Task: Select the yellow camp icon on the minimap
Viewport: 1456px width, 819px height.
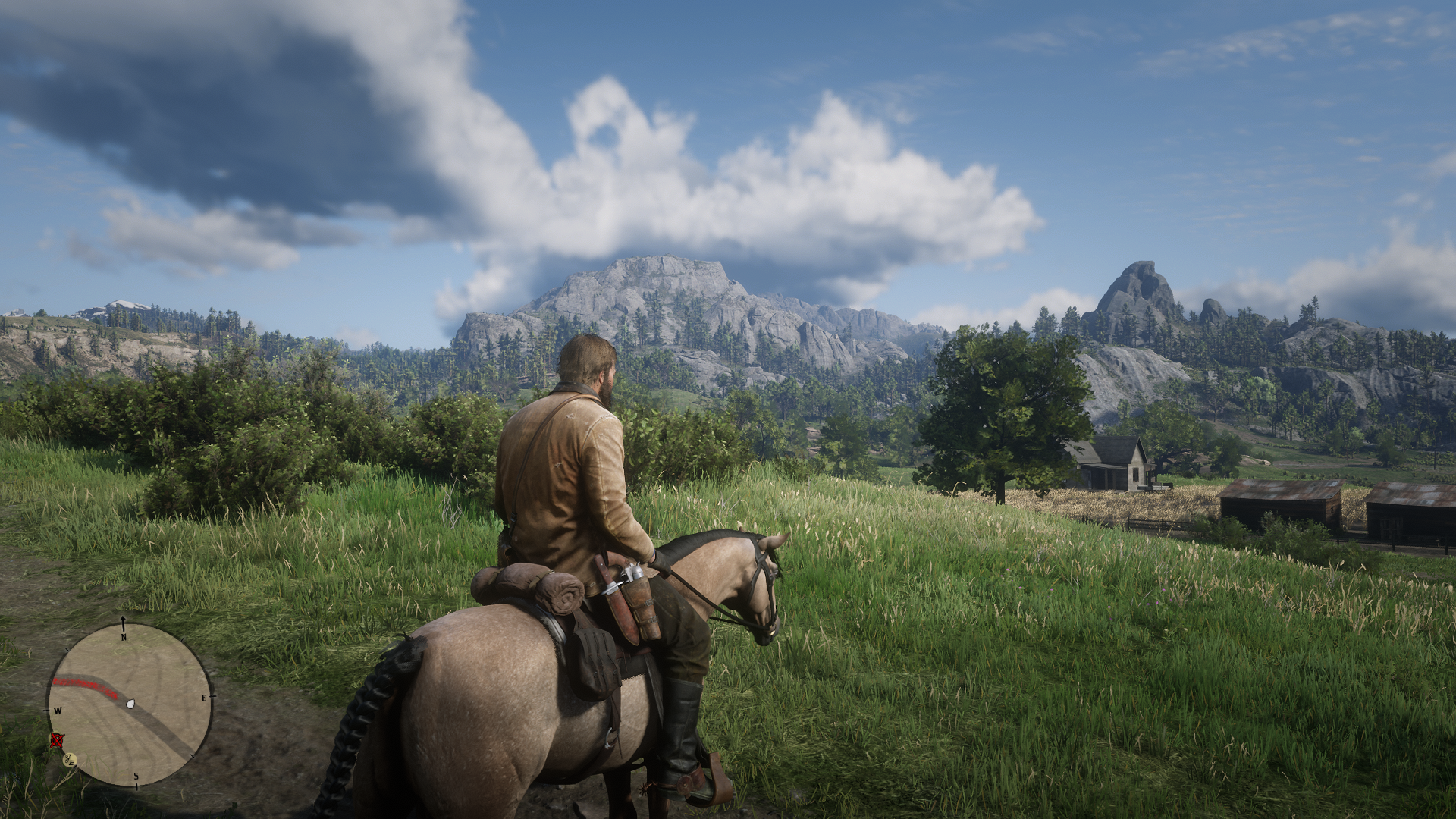Action: [x=69, y=760]
